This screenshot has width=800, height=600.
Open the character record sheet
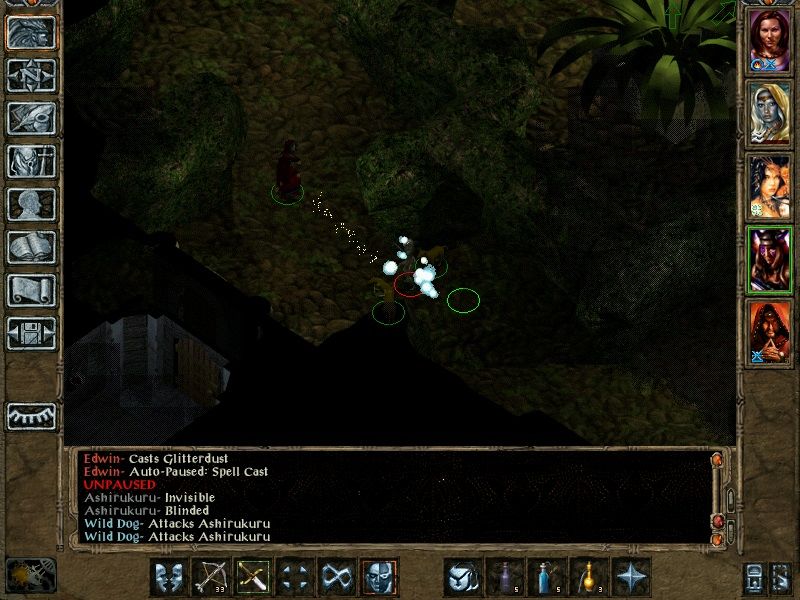[31, 204]
